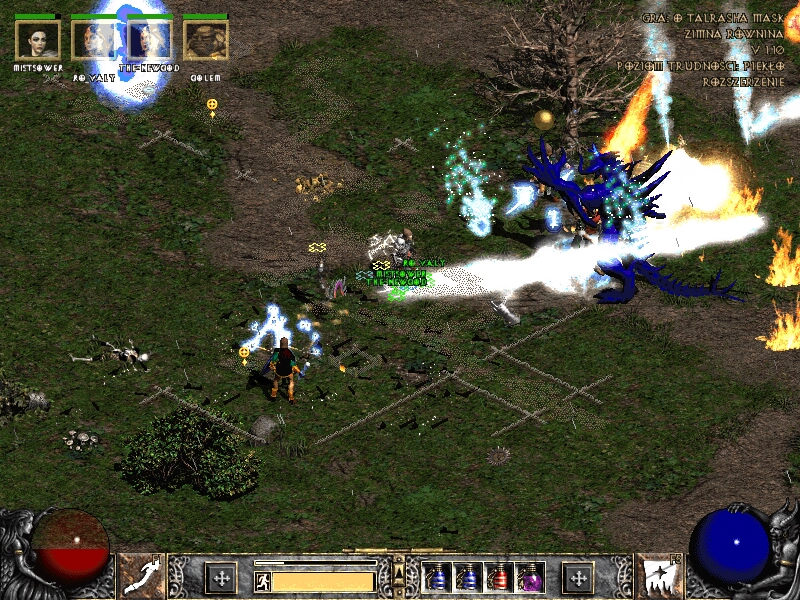Use the red healing potion in belt
Viewport: 800px width, 600px height.
point(498,577)
